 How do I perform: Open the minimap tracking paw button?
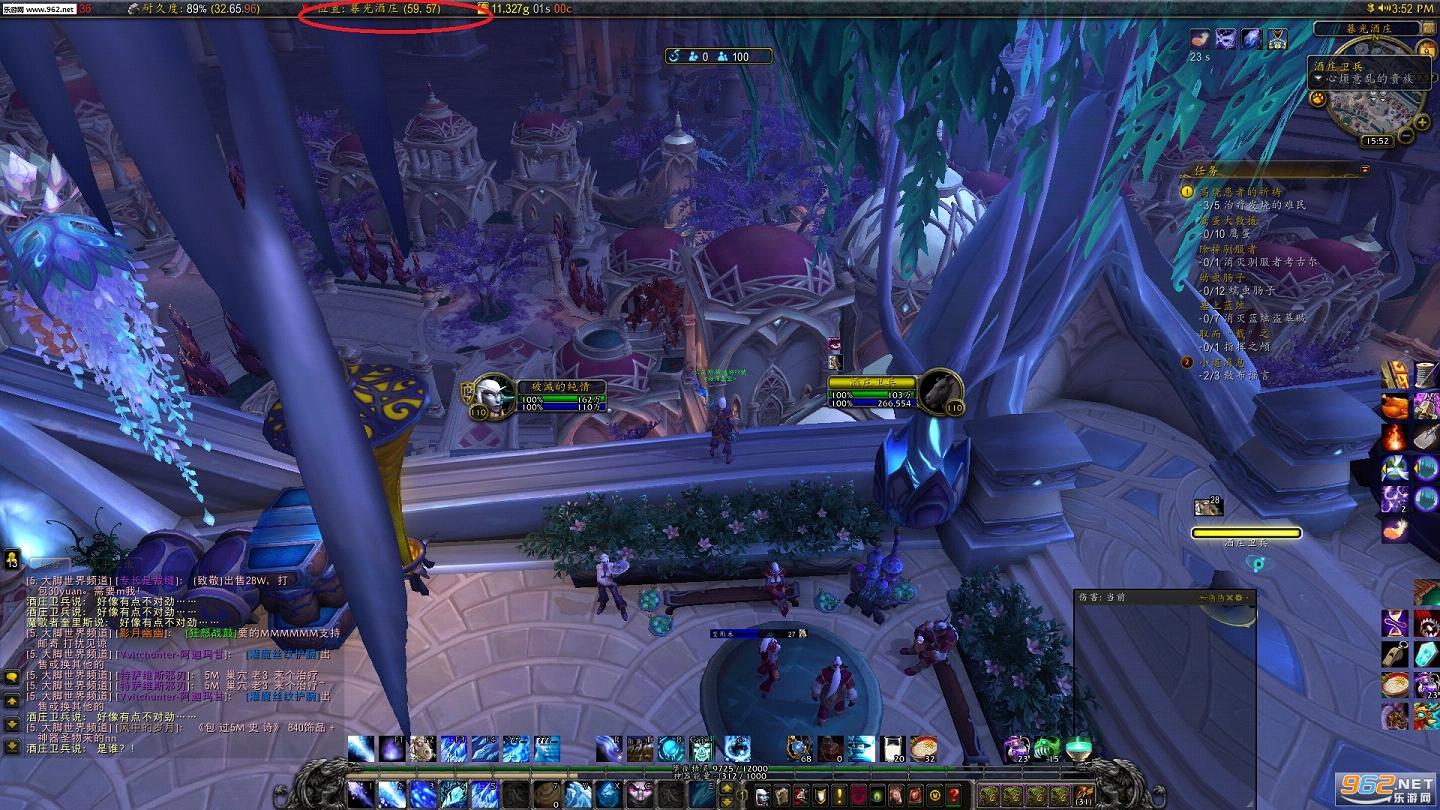(1318, 99)
